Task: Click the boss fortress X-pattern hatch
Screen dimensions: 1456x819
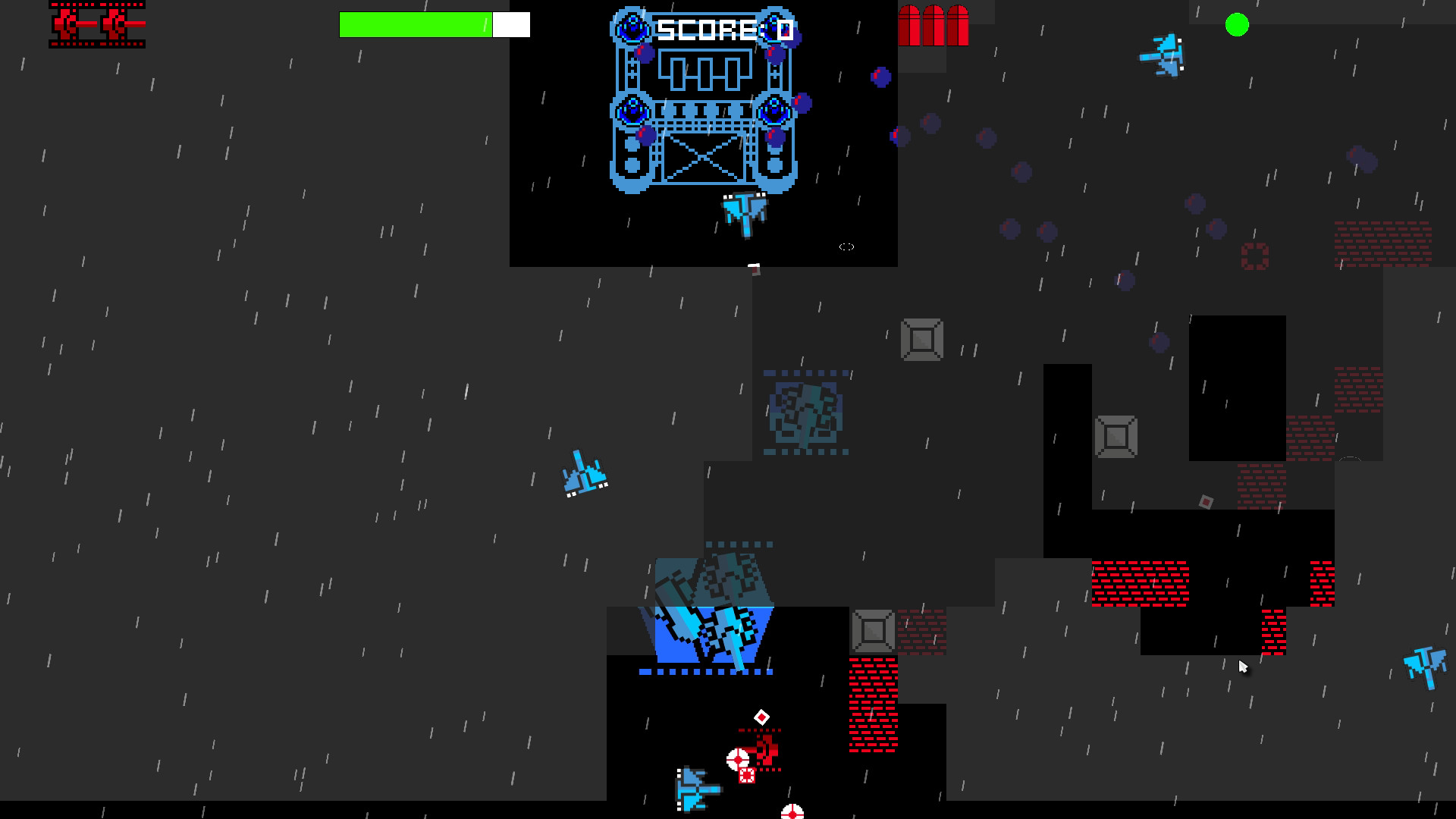Action: tap(704, 159)
